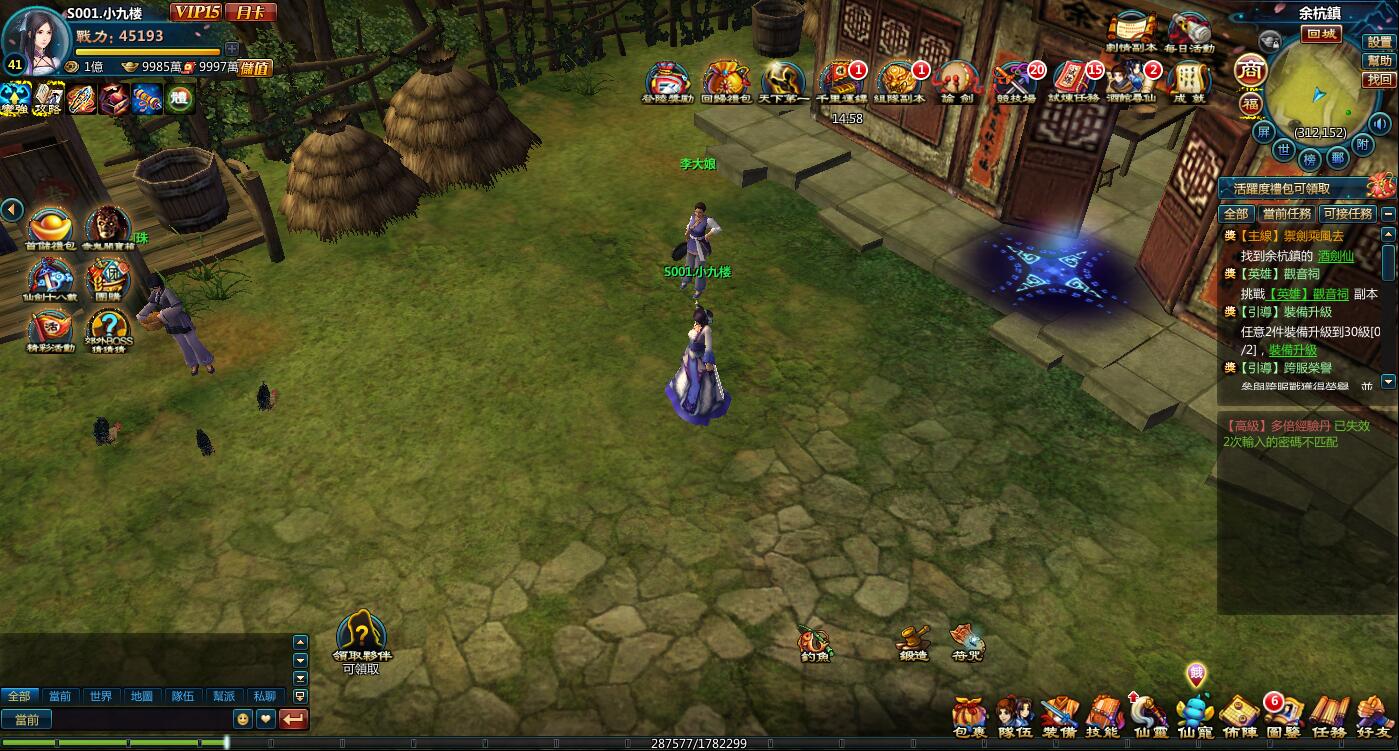Open the 成就 achievements icon
The image size is (1399, 751).
point(1189,82)
